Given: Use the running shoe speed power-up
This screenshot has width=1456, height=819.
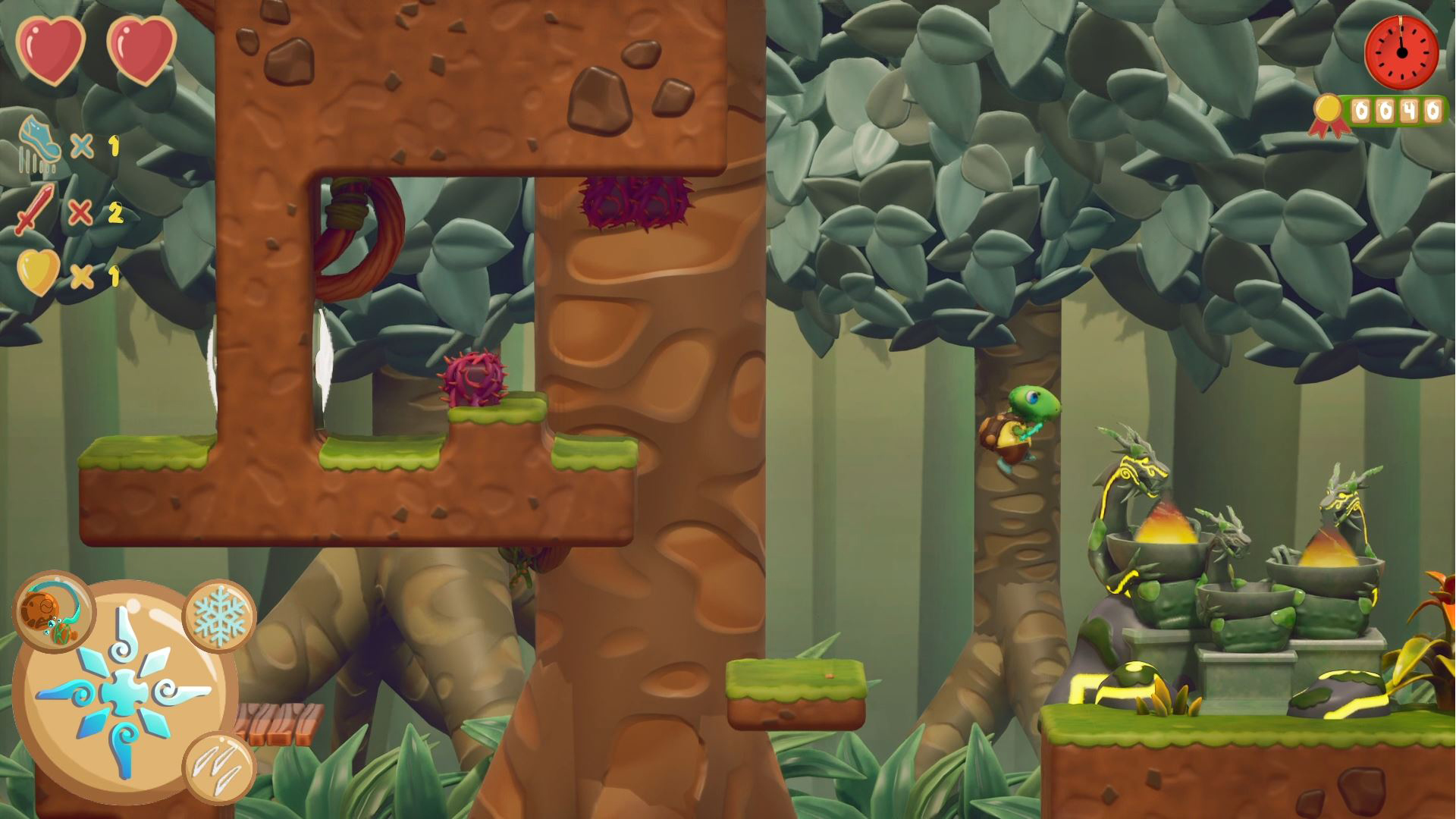Looking at the screenshot, I should click(39, 140).
